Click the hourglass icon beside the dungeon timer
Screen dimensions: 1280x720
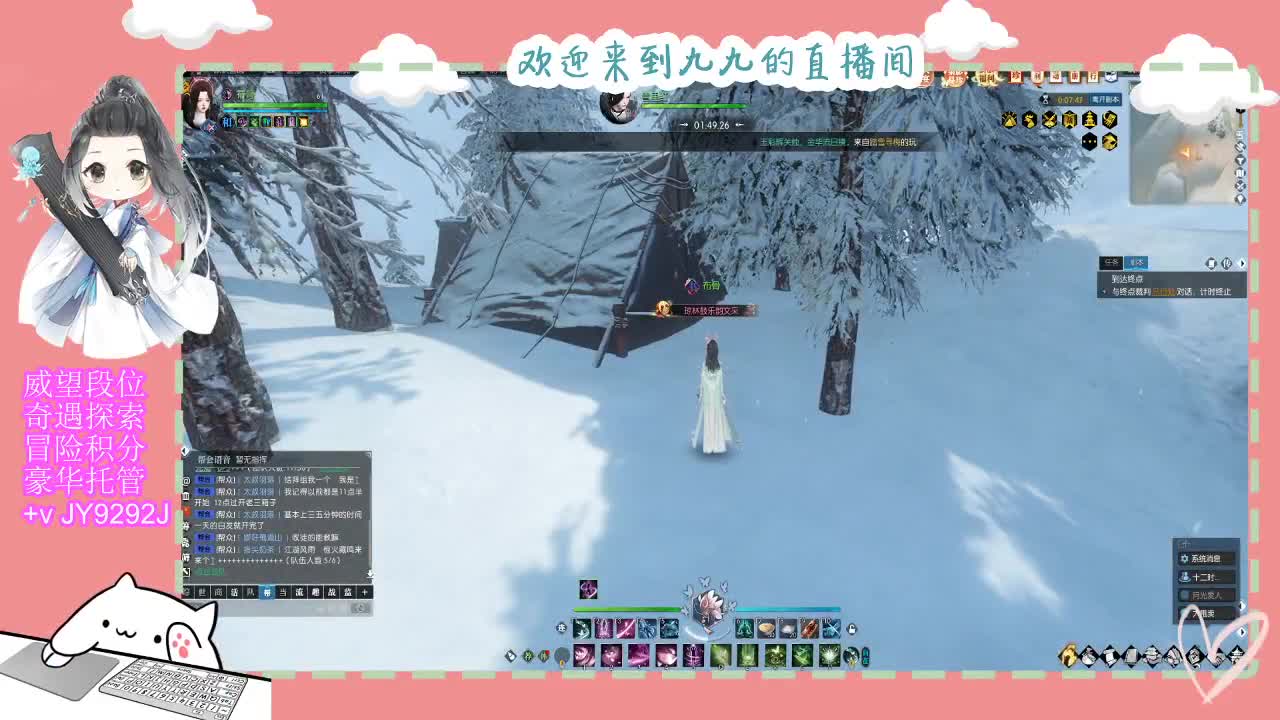click(x=1044, y=100)
